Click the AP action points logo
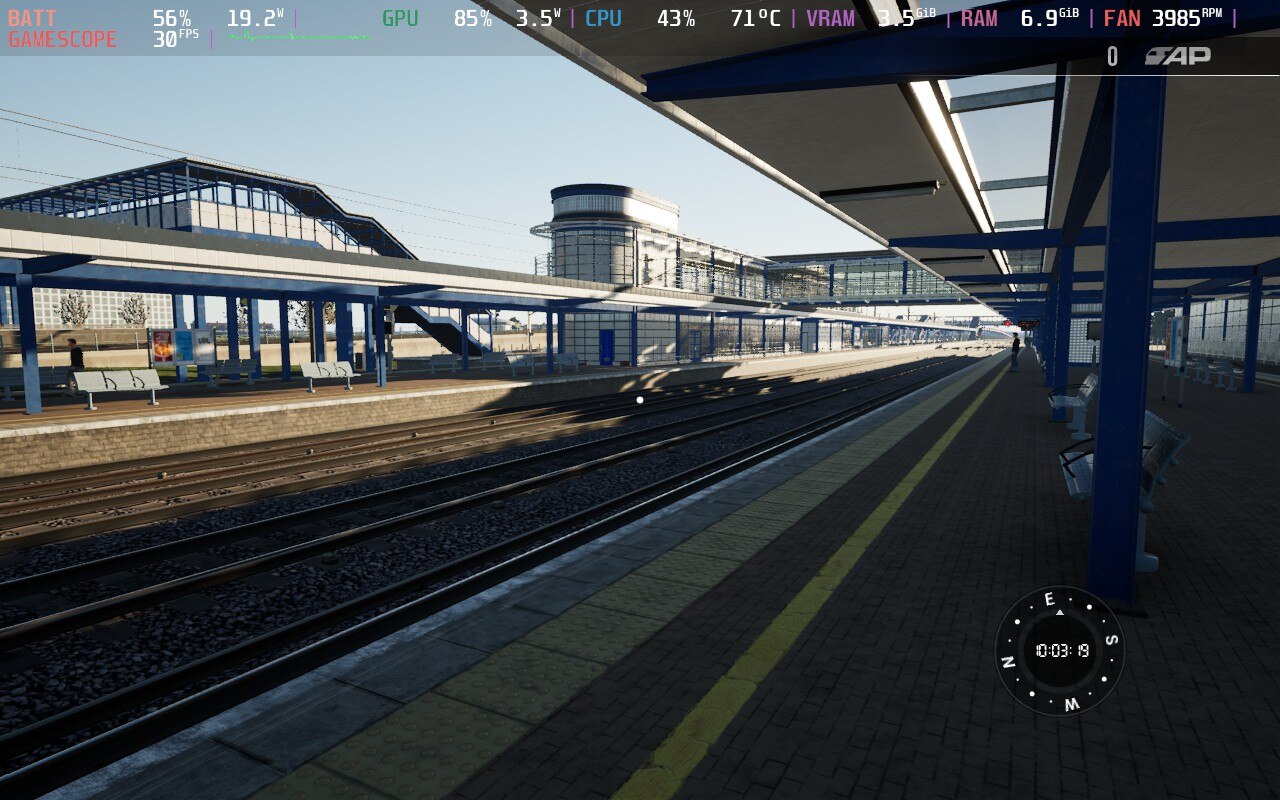This screenshot has width=1280, height=800. click(x=1178, y=56)
